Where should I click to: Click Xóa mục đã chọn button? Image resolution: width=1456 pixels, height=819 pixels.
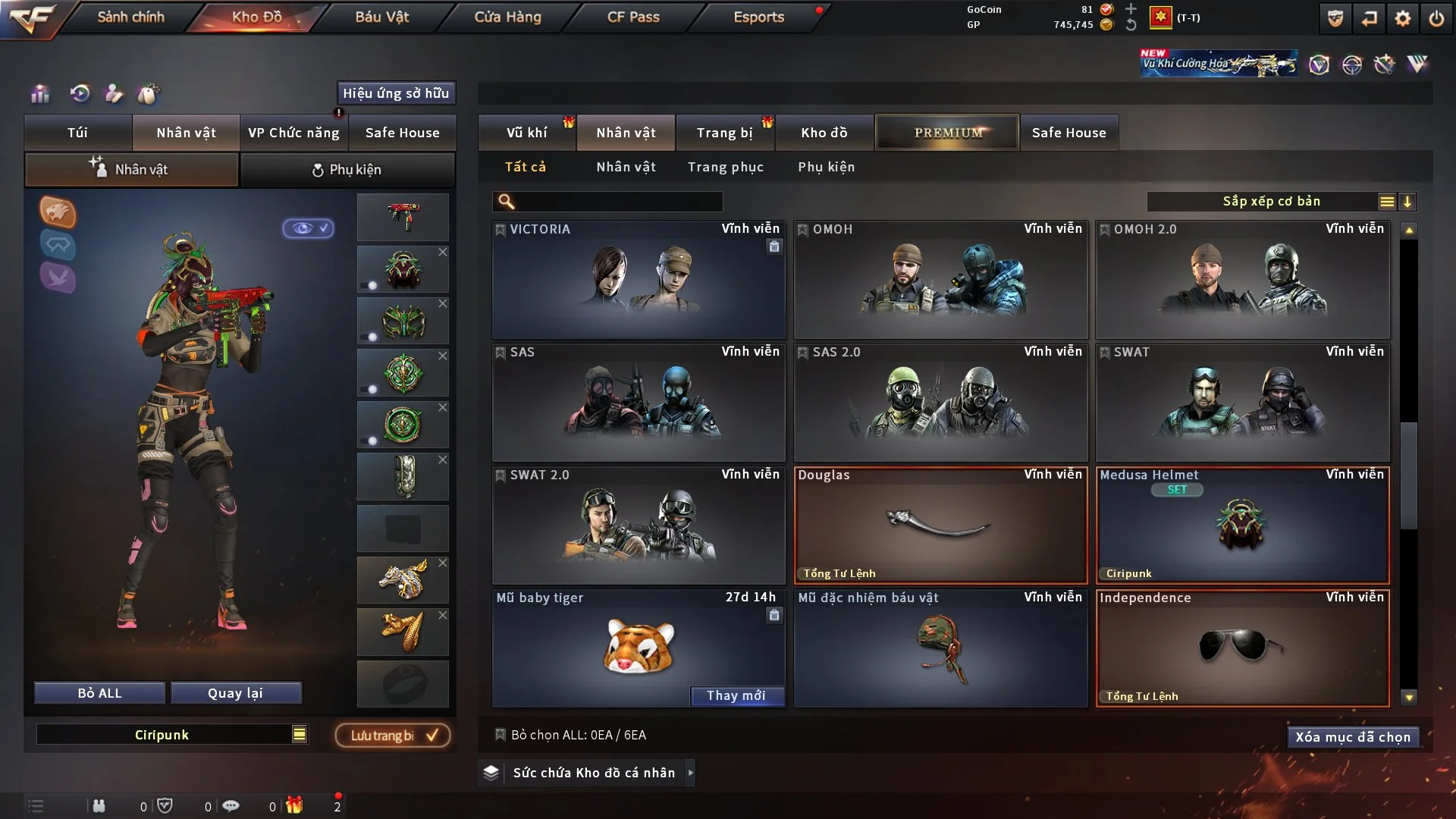pos(1352,737)
